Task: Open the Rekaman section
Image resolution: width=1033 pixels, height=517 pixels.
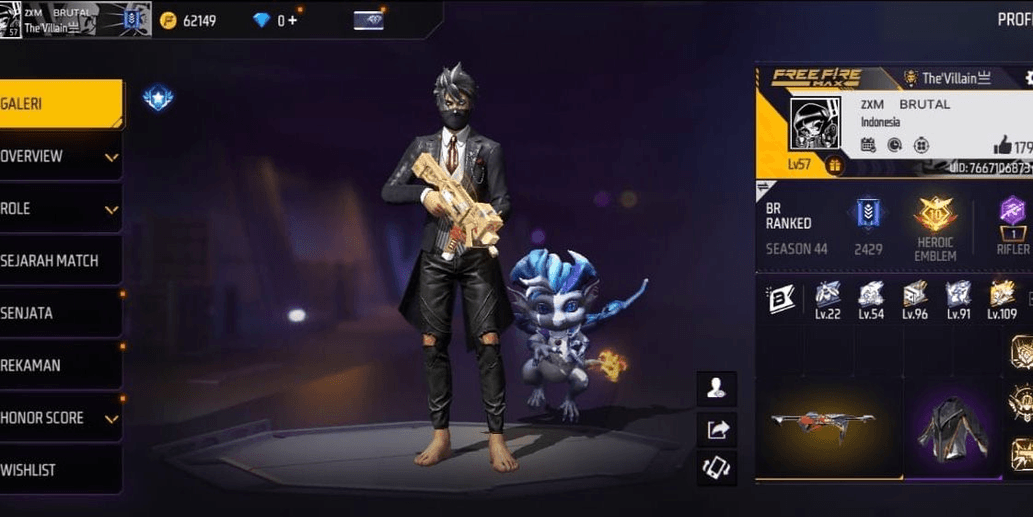Action: tap(60, 365)
